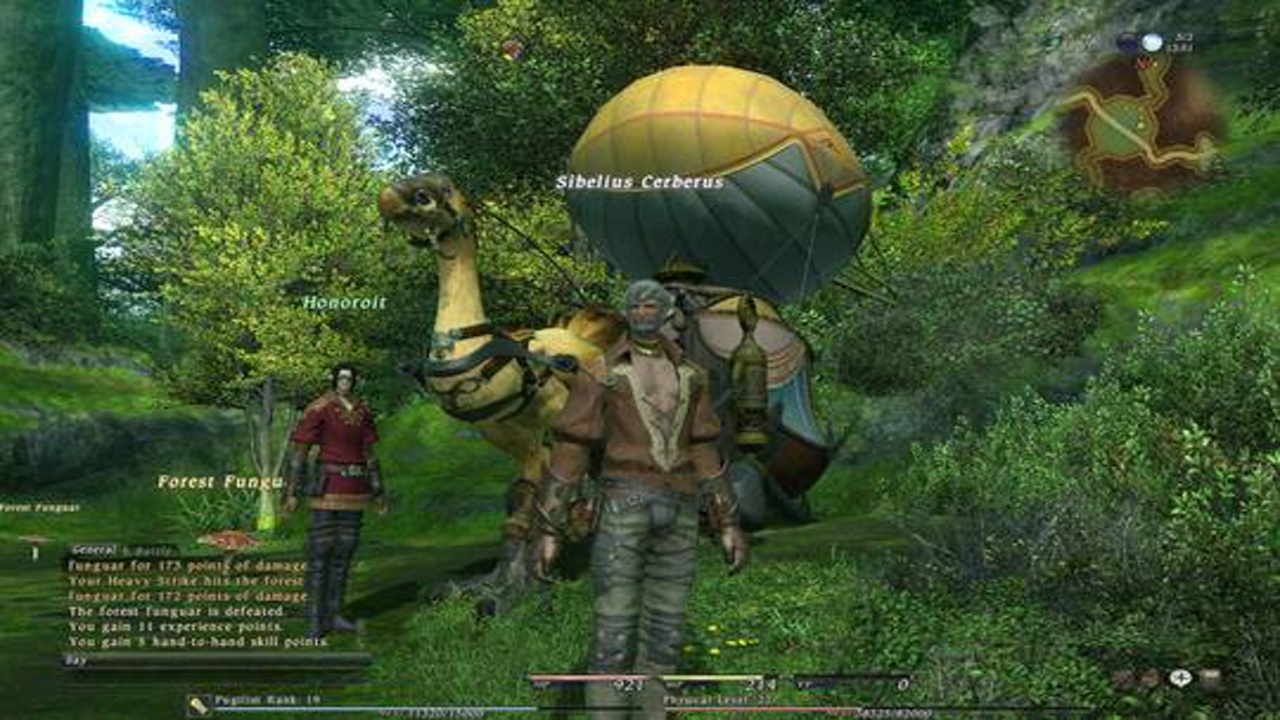
Task: Click the white moon icon above minimap
Action: pyautogui.click(x=1152, y=43)
